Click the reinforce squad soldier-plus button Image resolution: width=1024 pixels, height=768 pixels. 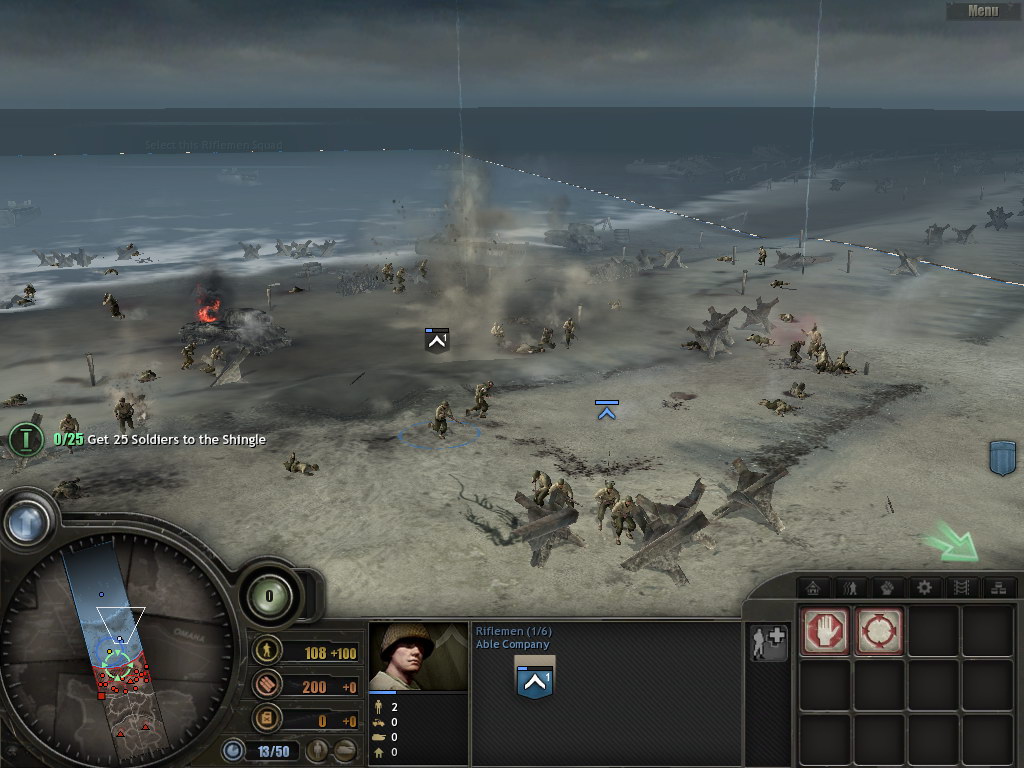click(x=769, y=643)
